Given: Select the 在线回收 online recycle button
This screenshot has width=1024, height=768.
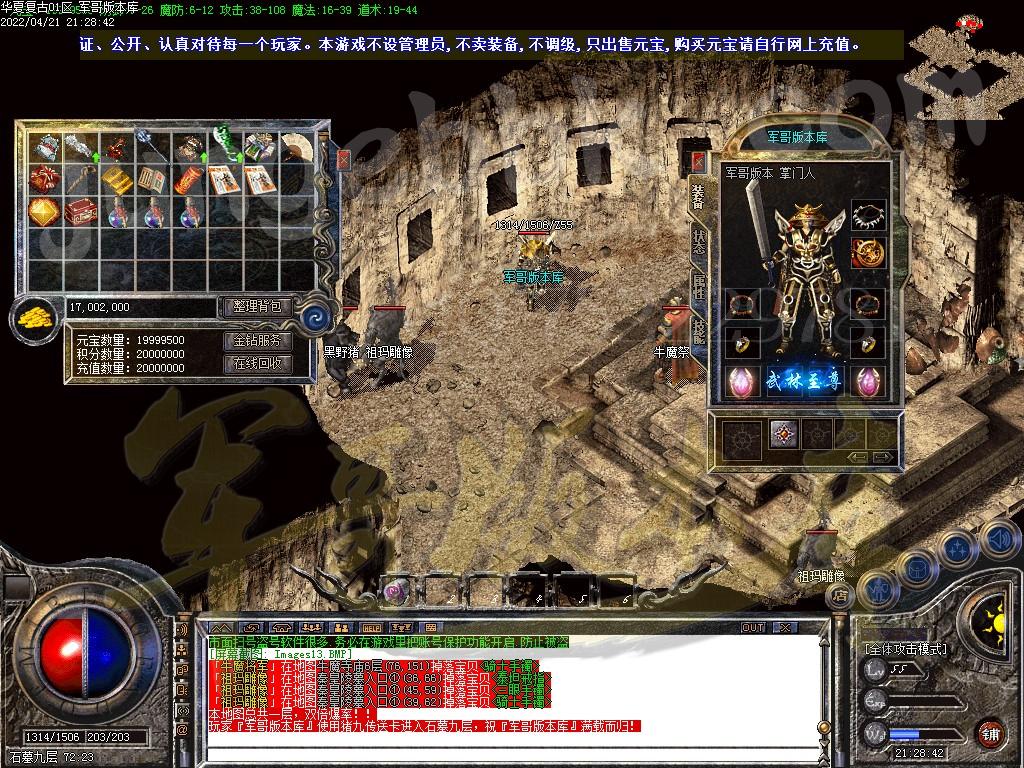Looking at the screenshot, I should [x=256, y=363].
